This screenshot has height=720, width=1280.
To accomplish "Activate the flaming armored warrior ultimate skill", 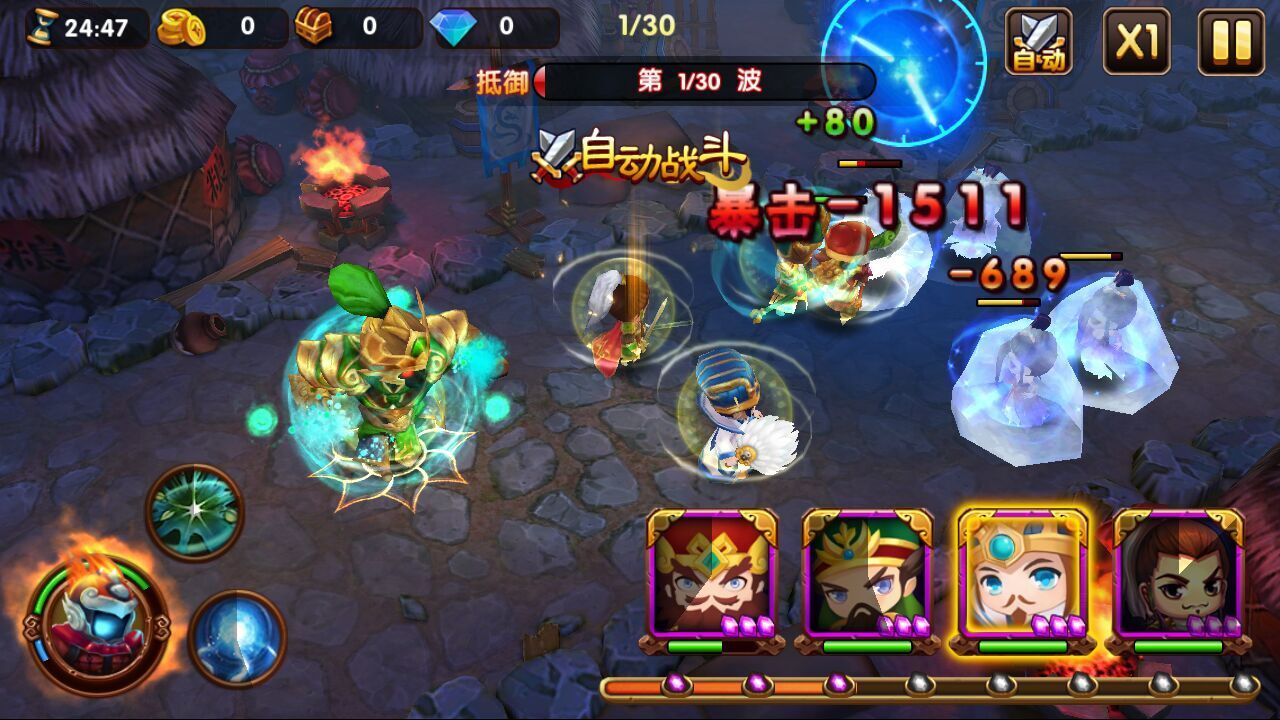I will click(x=97, y=626).
